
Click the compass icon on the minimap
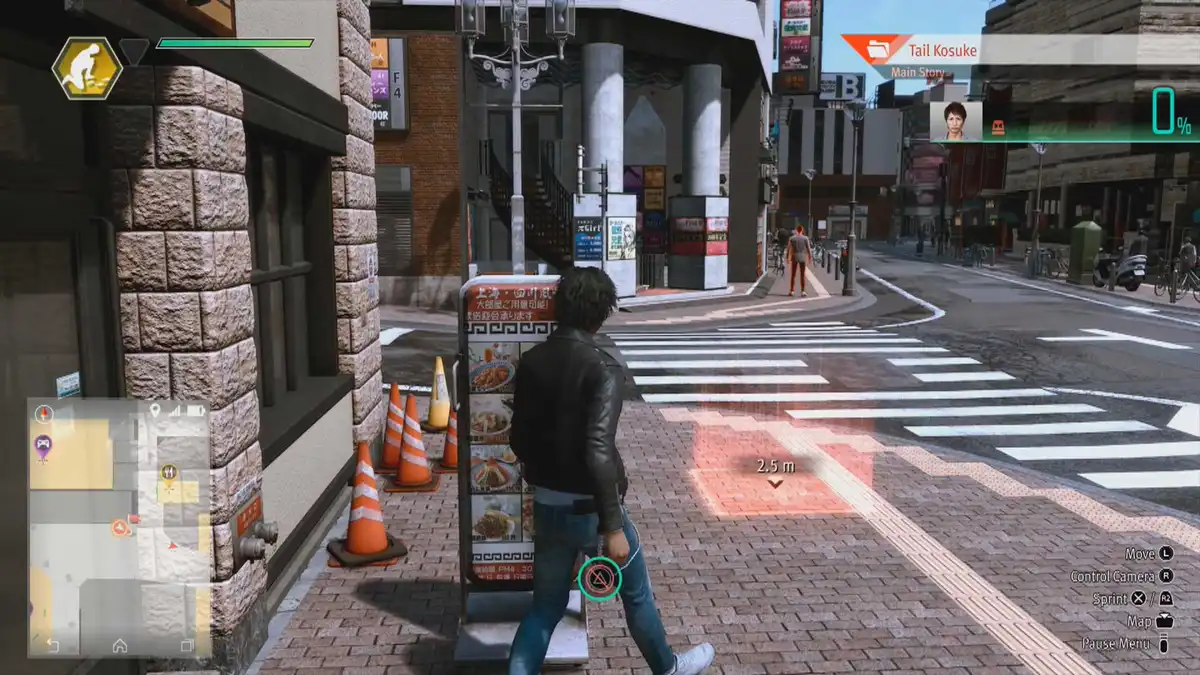click(43, 412)
